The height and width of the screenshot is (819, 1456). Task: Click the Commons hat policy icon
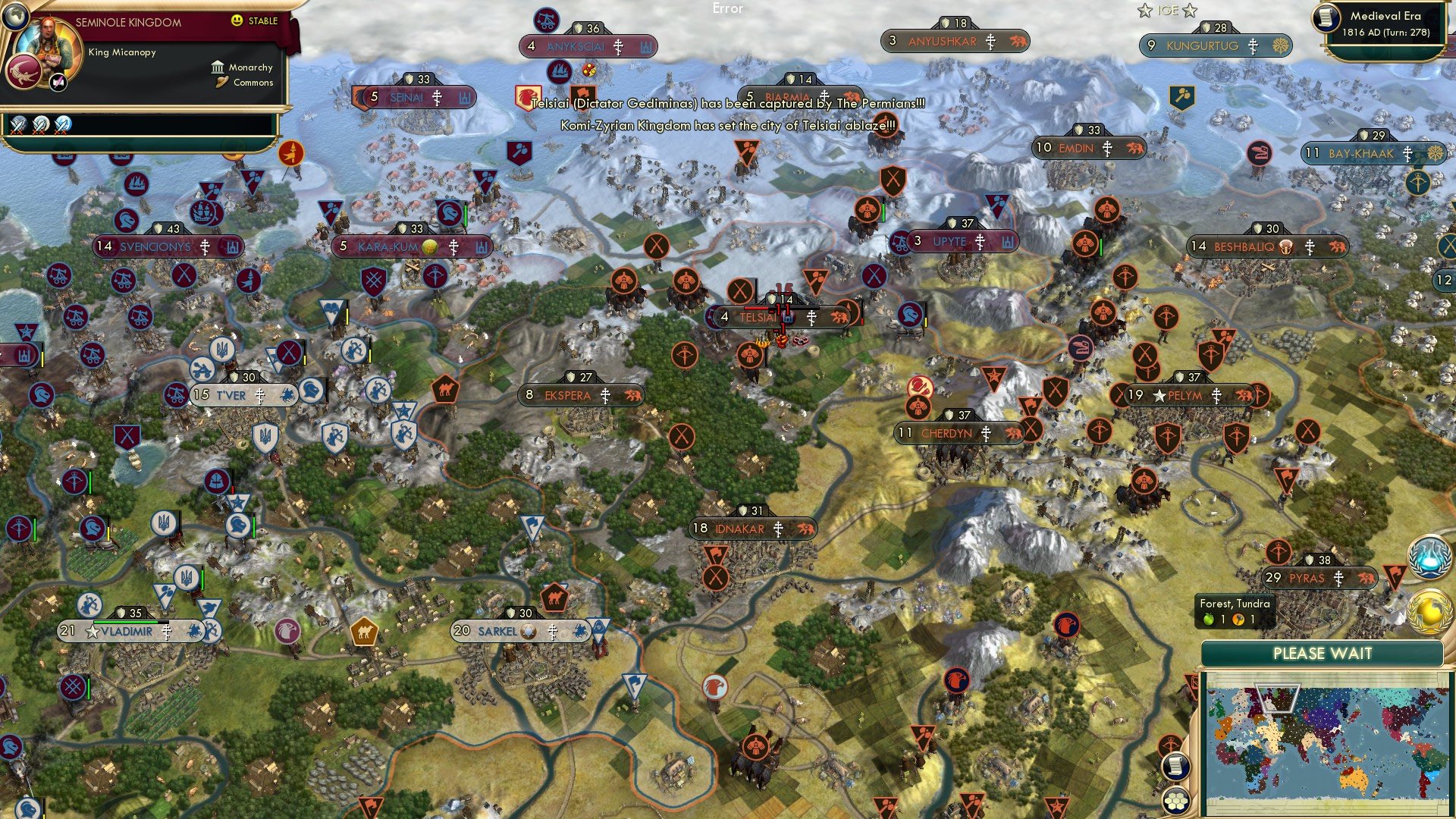click(x=221, y=83)
